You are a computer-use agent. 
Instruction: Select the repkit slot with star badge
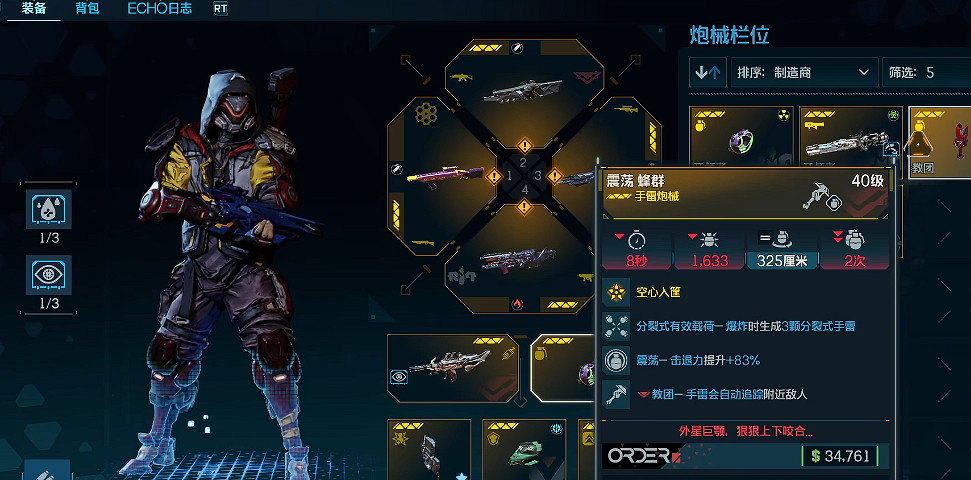(x=429, y=450)
